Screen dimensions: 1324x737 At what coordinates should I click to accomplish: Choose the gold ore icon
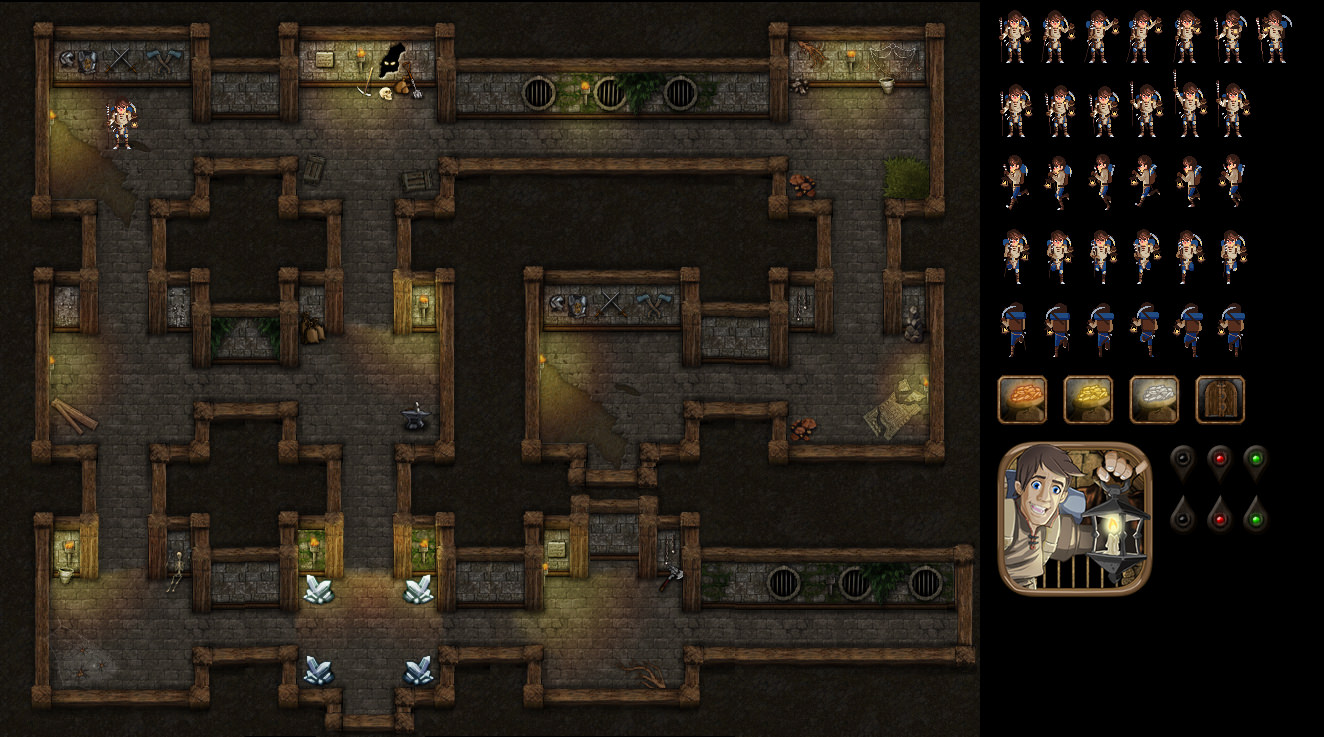[1088, 400]
